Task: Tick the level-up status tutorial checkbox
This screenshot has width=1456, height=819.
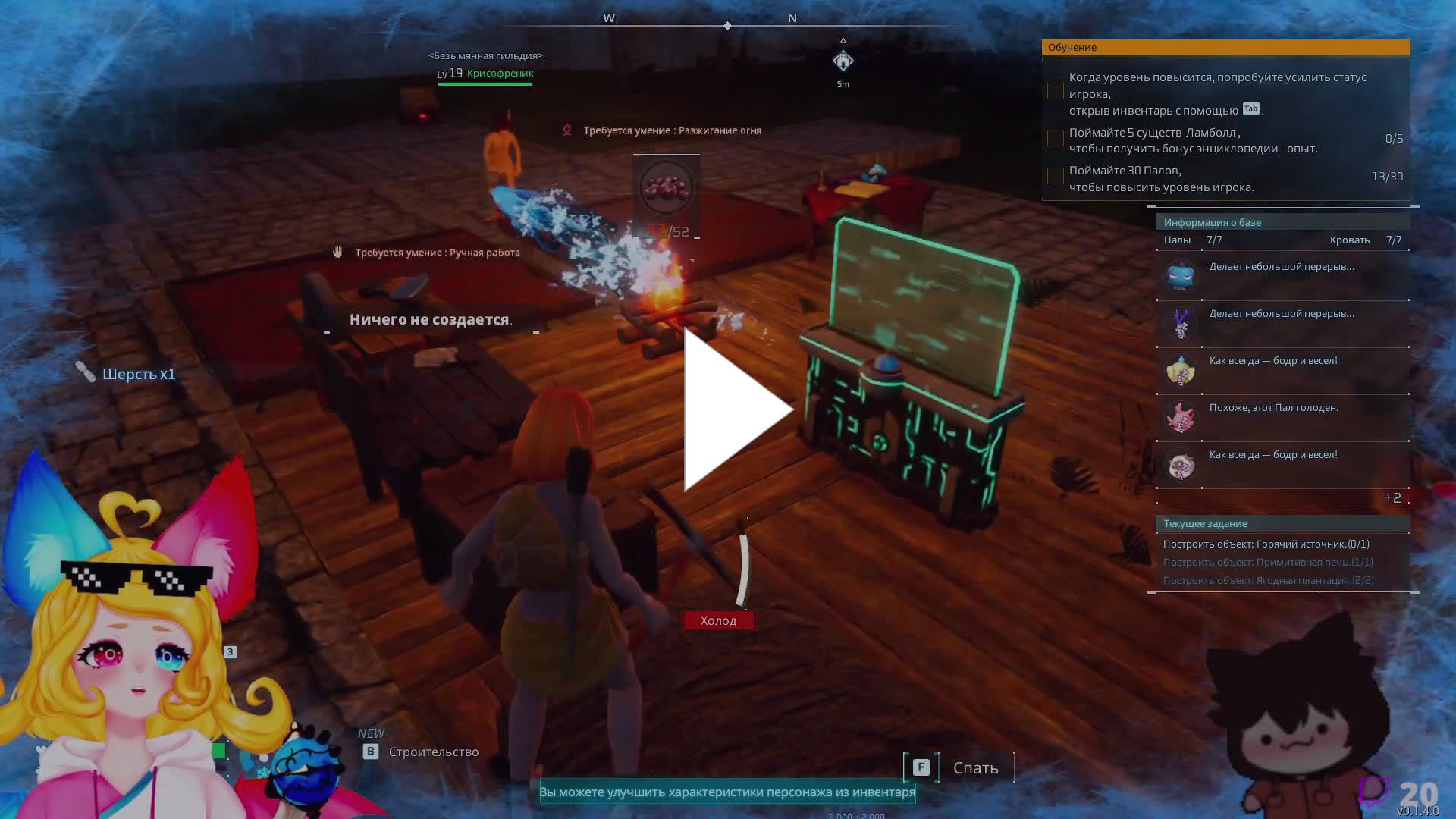Action: pyautogui.click(x=1055, y=92)
